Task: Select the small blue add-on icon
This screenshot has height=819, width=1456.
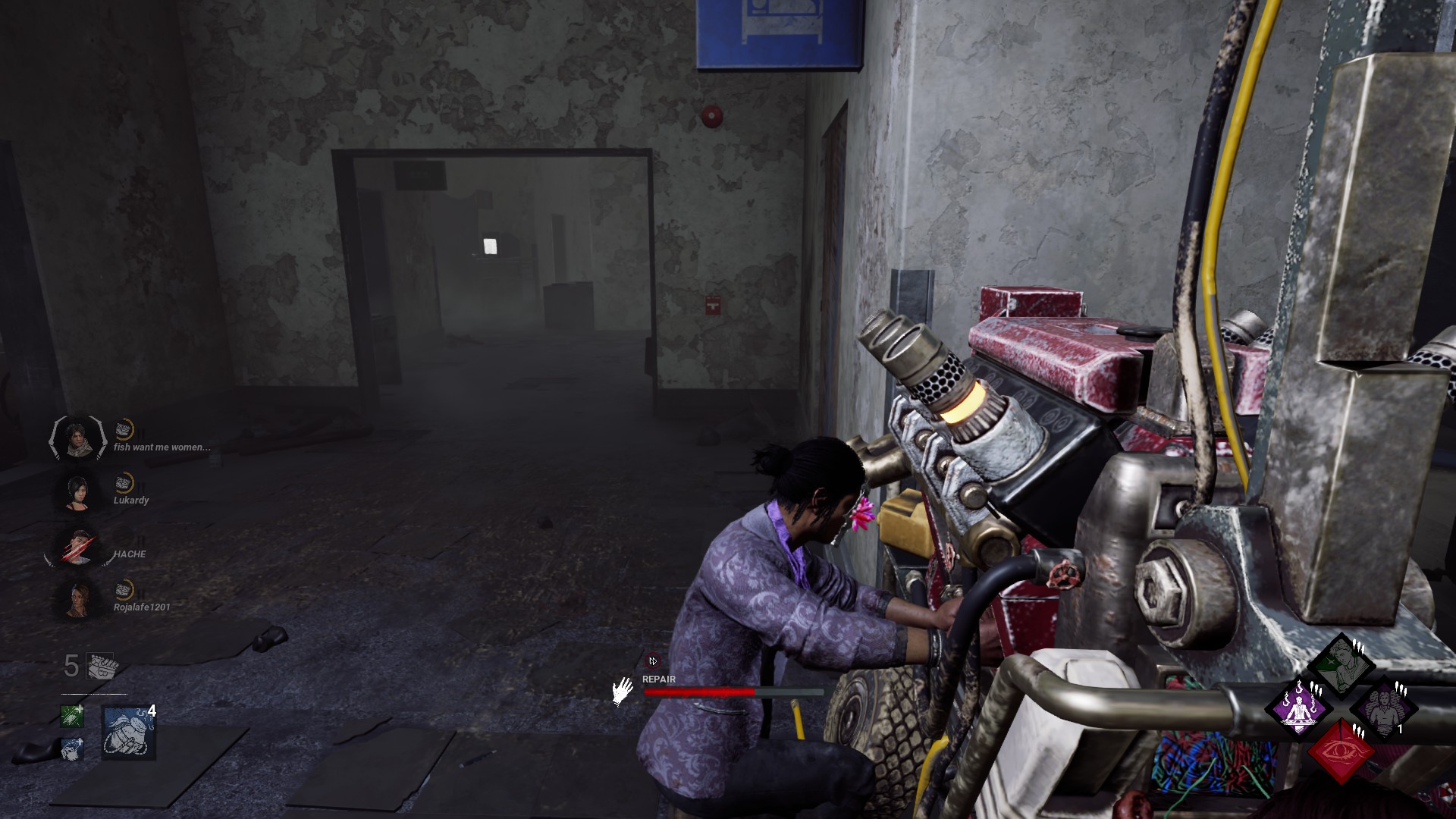Action: pyautogui.click(x=72, y=749)
